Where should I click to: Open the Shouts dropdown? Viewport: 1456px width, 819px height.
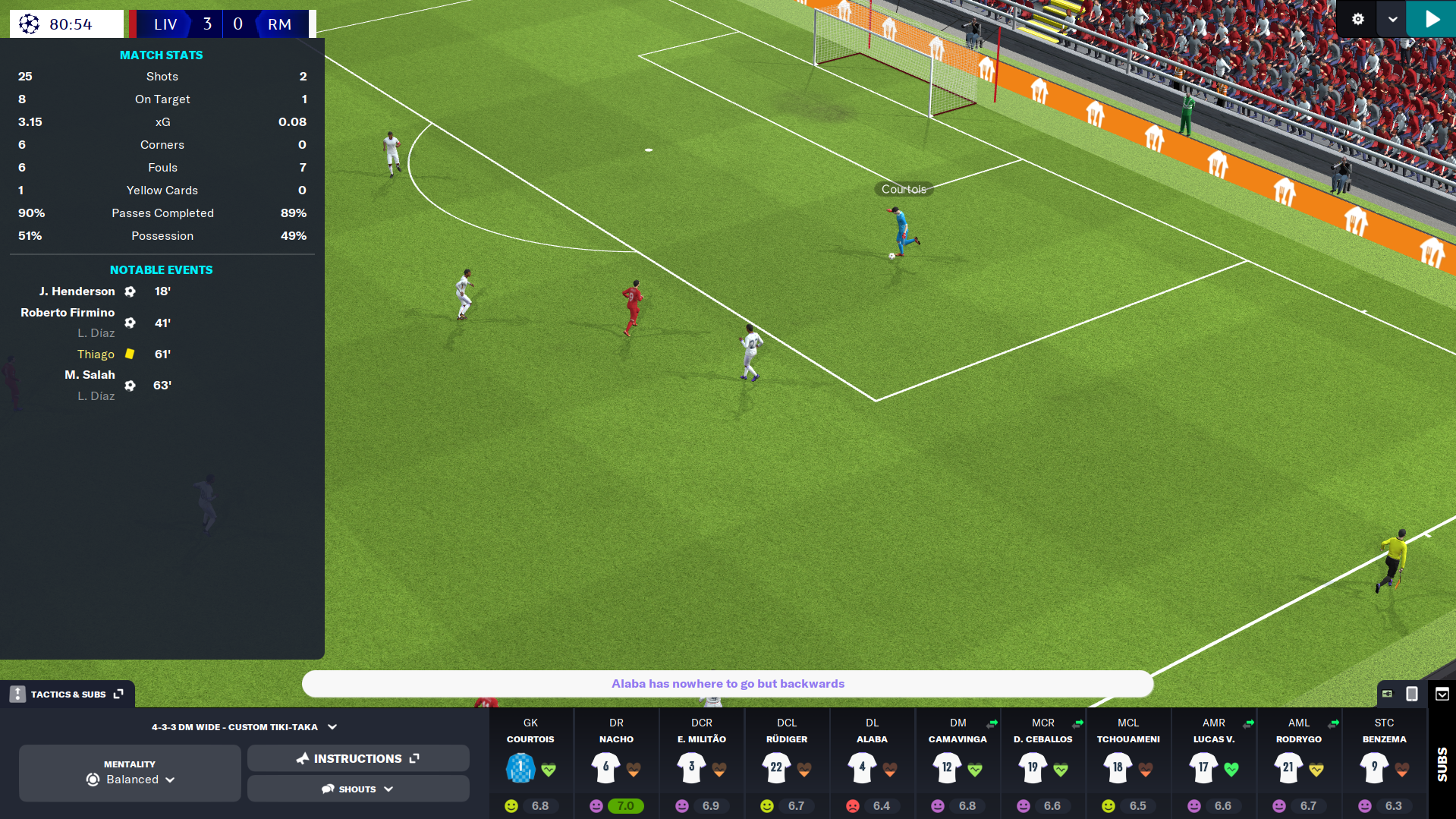point(358,789)
